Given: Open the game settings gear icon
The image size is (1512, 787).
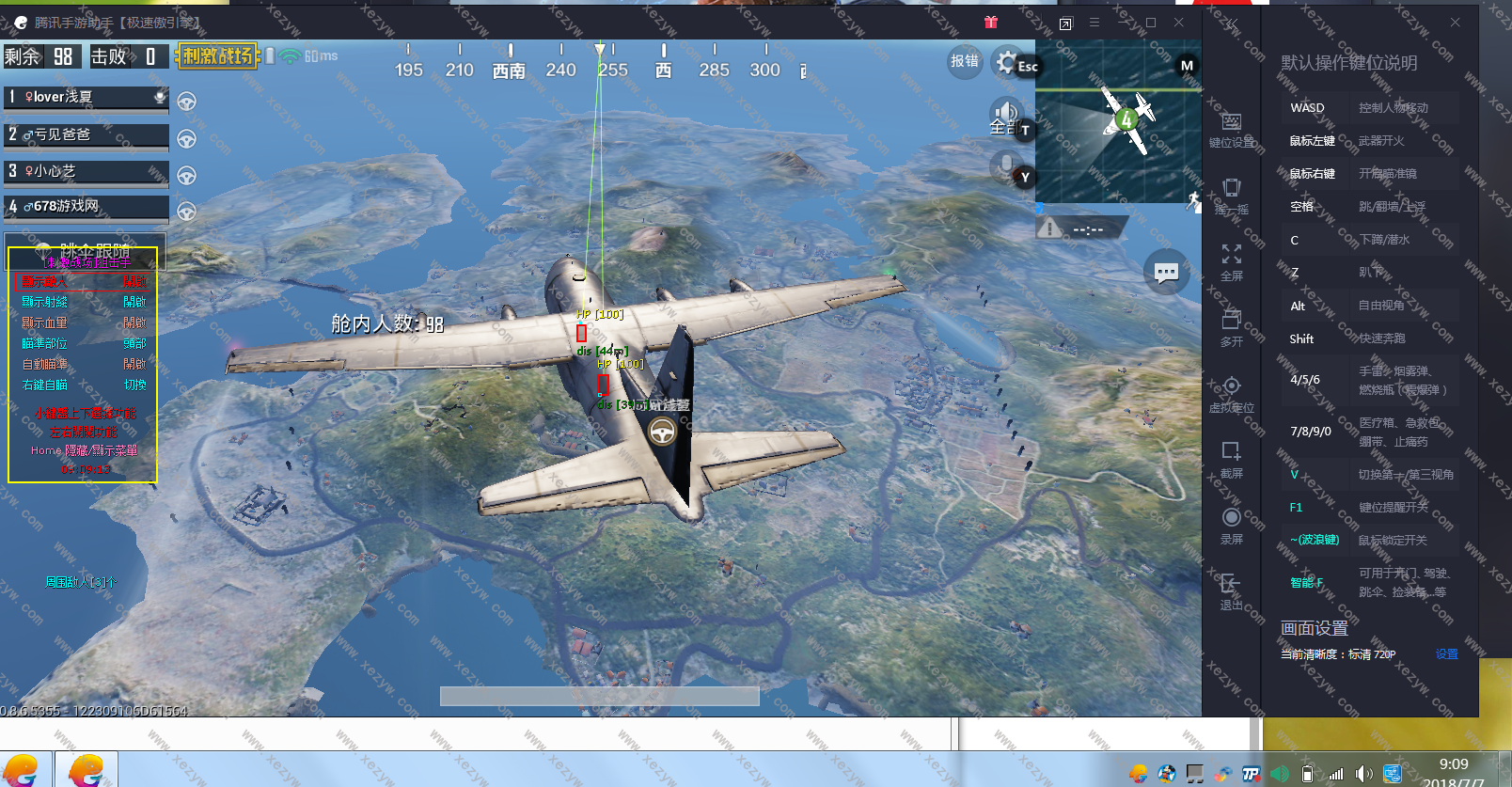Looking at the screenshot, I should [1007, 63].
